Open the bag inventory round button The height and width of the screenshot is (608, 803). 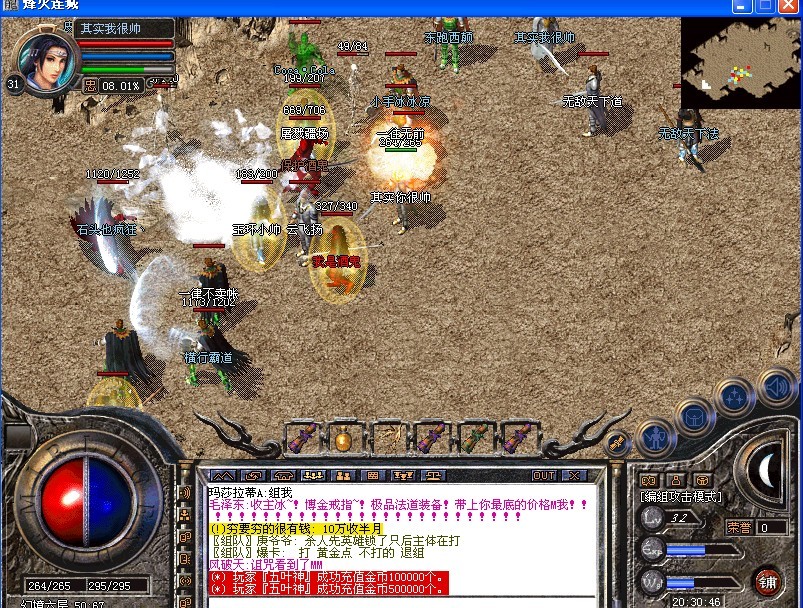pos(695,415)
